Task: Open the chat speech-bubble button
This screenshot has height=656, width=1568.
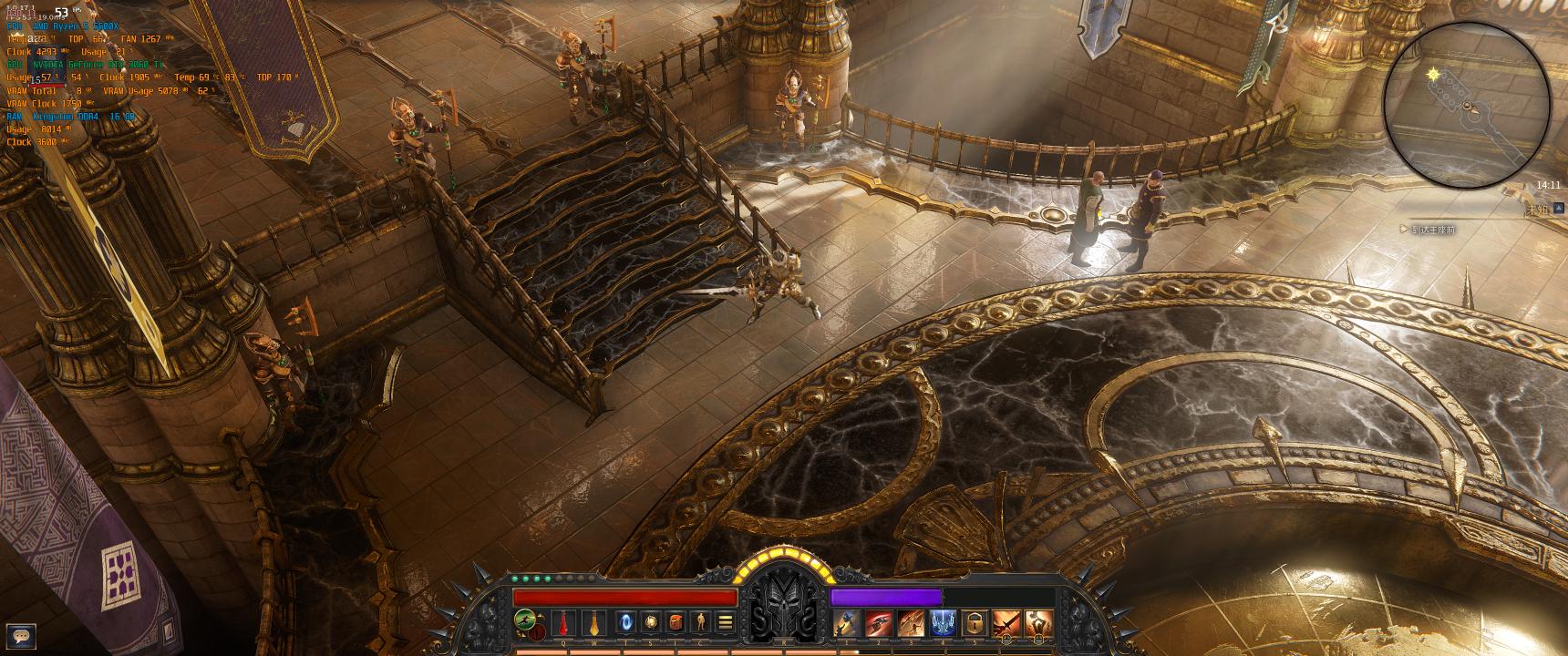Action: [x=21, y=636]
